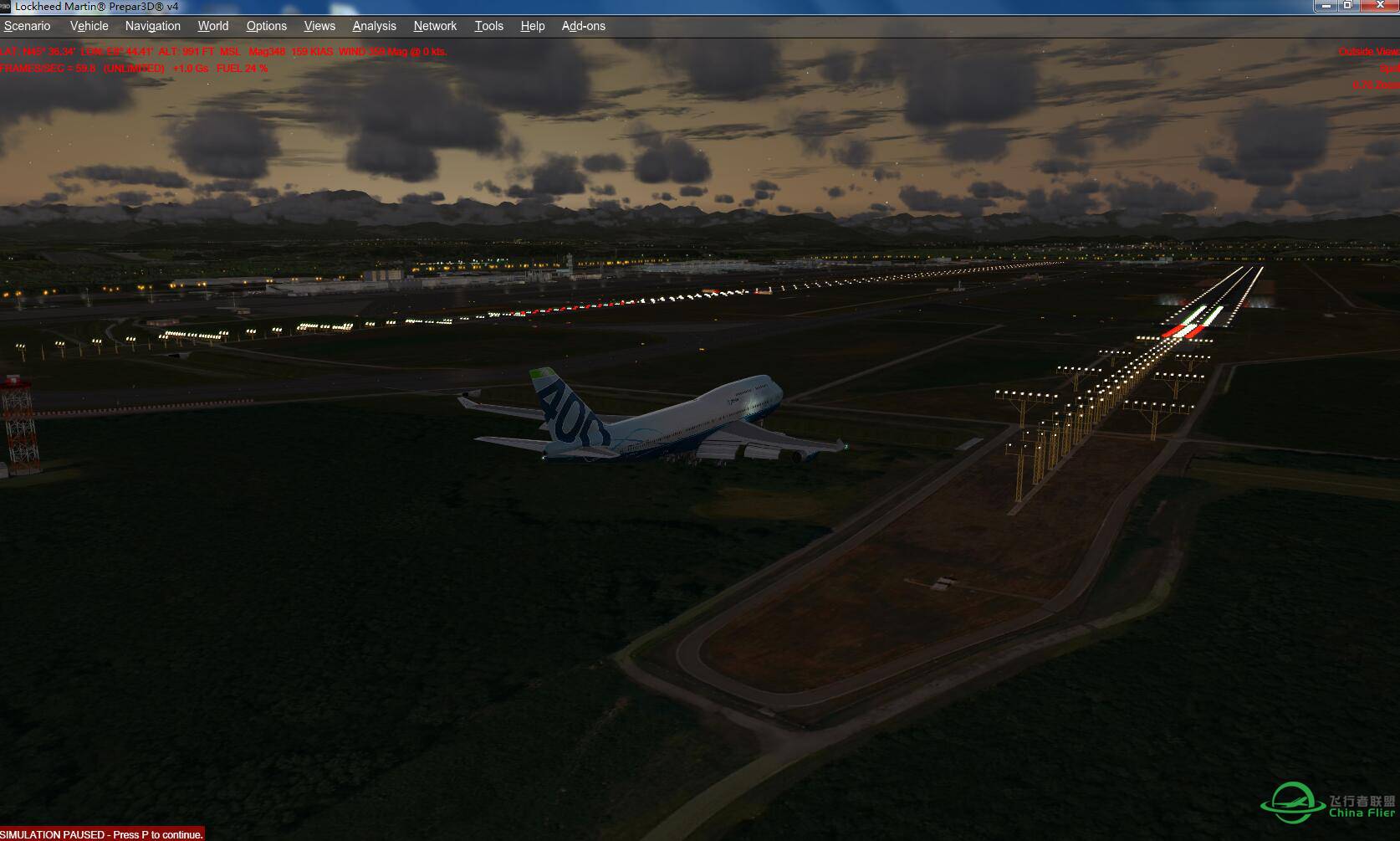Image resolution: width=1400 pixels, height=841 pixels.
Task: Open the Help menu
Action: 533,26
